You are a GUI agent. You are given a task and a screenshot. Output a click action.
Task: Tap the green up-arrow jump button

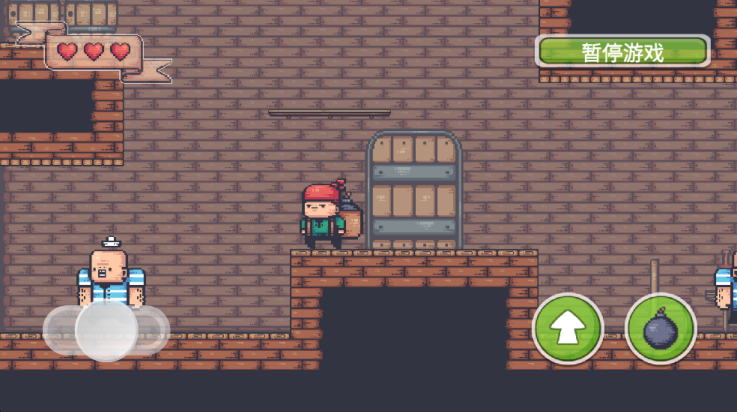568,328
